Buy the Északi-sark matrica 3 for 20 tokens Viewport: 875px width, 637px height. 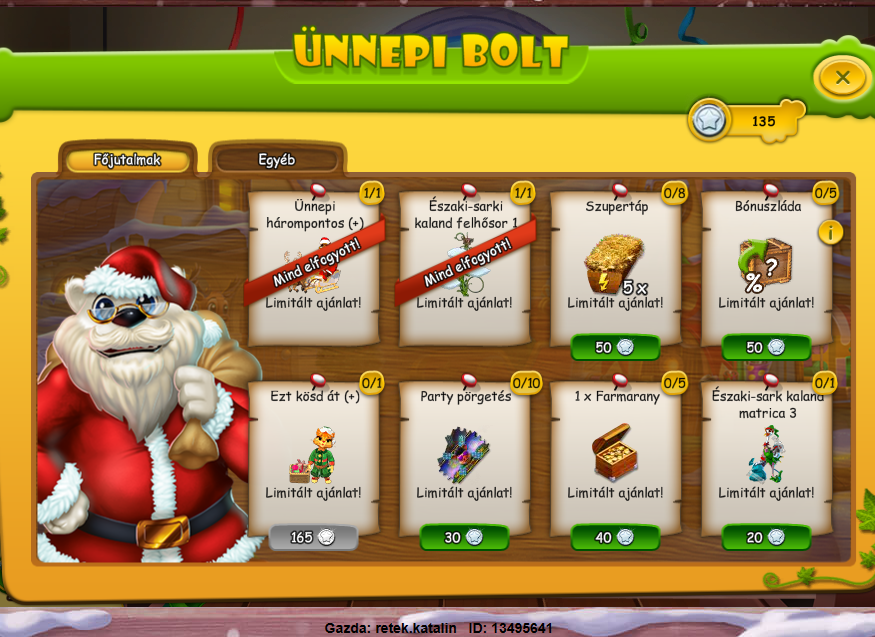pyautogui.click(x=766, y=537)
